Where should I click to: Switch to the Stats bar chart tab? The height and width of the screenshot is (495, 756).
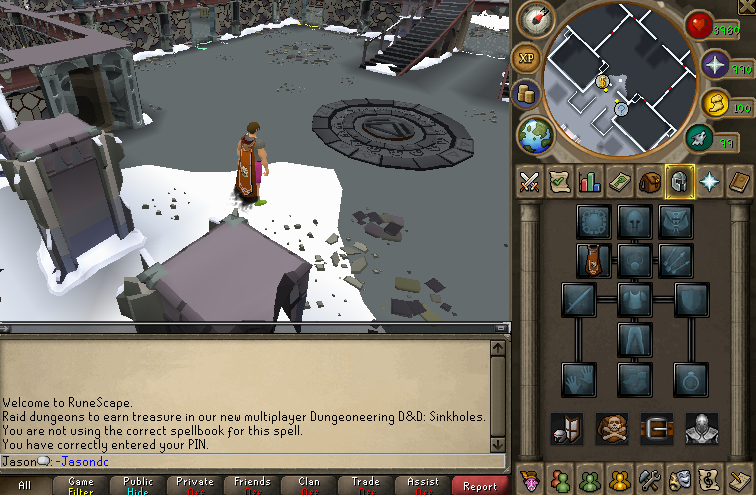click(x=589, y=182)
